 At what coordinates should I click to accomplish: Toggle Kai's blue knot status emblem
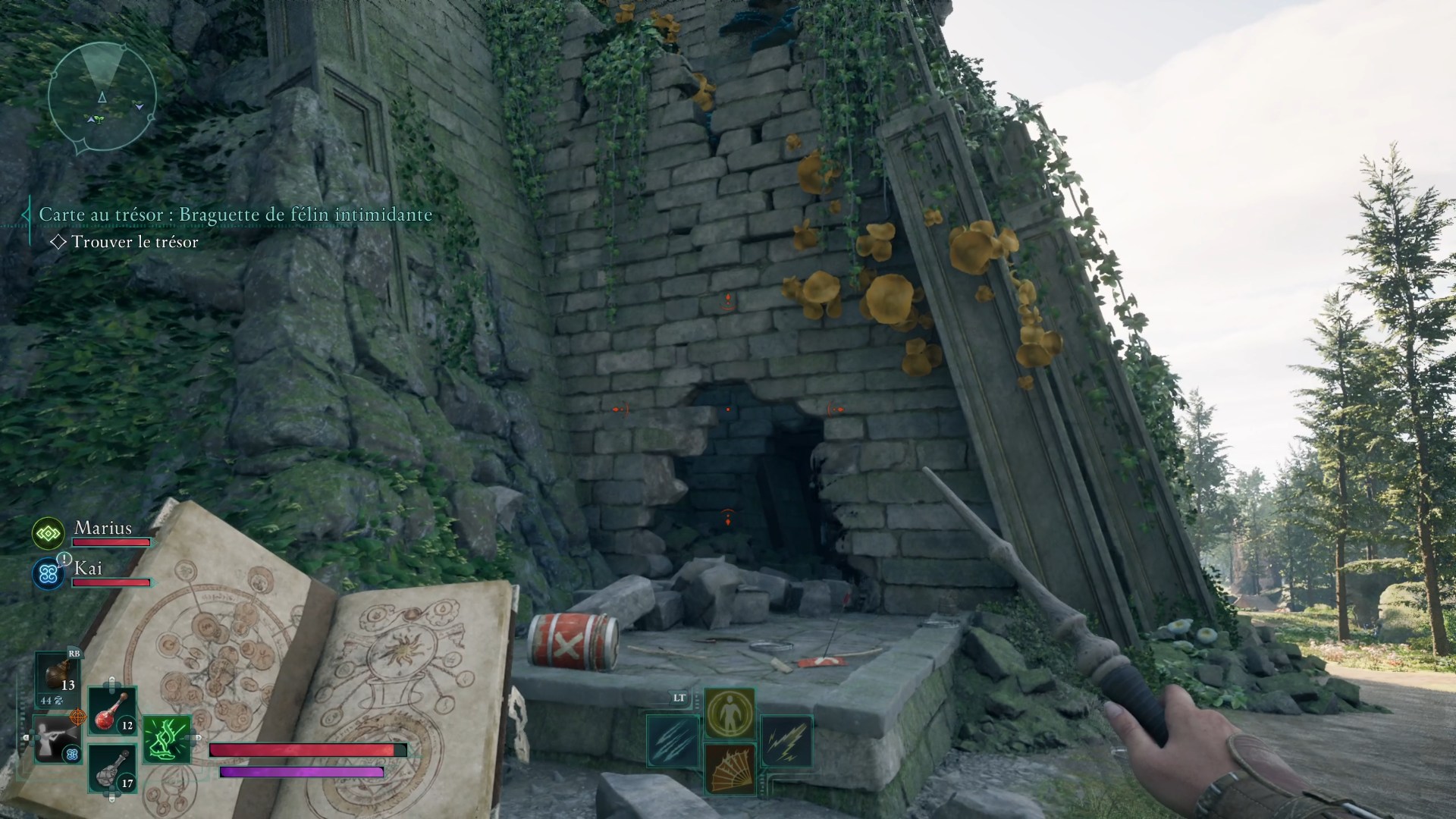click(47, 573)
